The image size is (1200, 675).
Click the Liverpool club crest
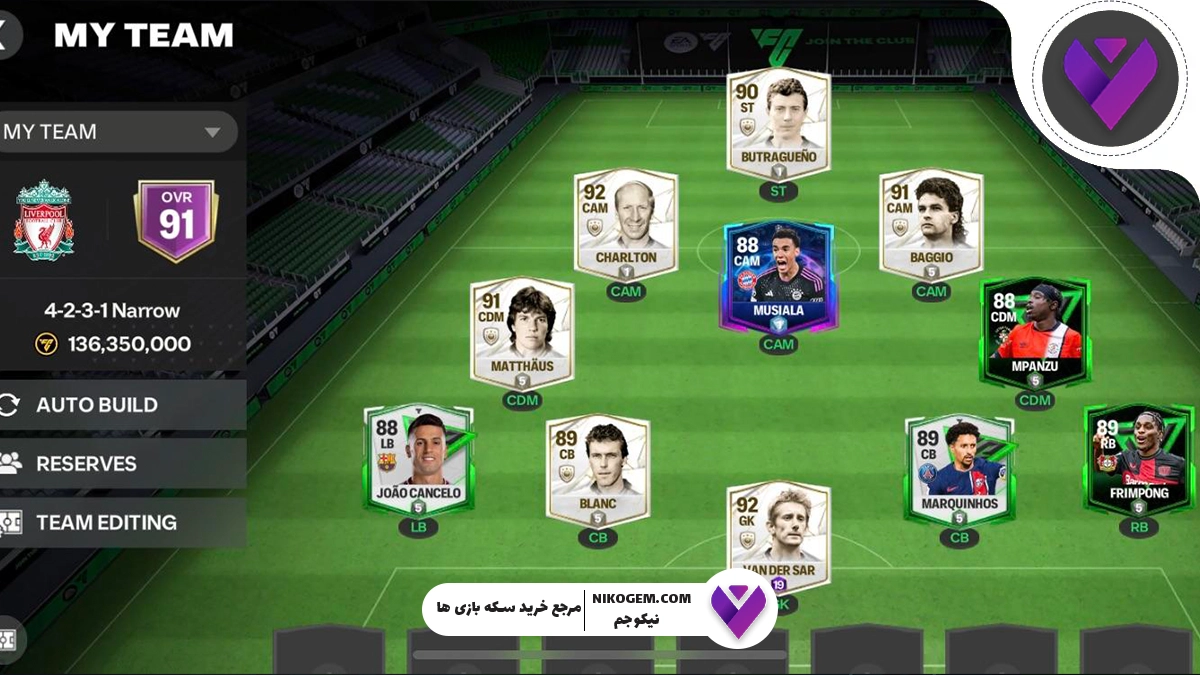point(44,221)
